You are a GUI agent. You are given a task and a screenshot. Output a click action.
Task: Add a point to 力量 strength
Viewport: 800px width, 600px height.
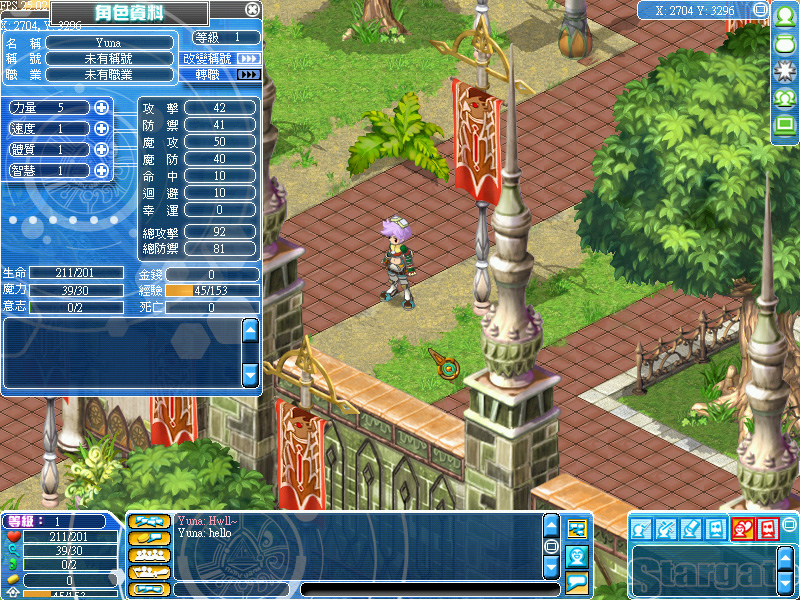click(101, 107)
